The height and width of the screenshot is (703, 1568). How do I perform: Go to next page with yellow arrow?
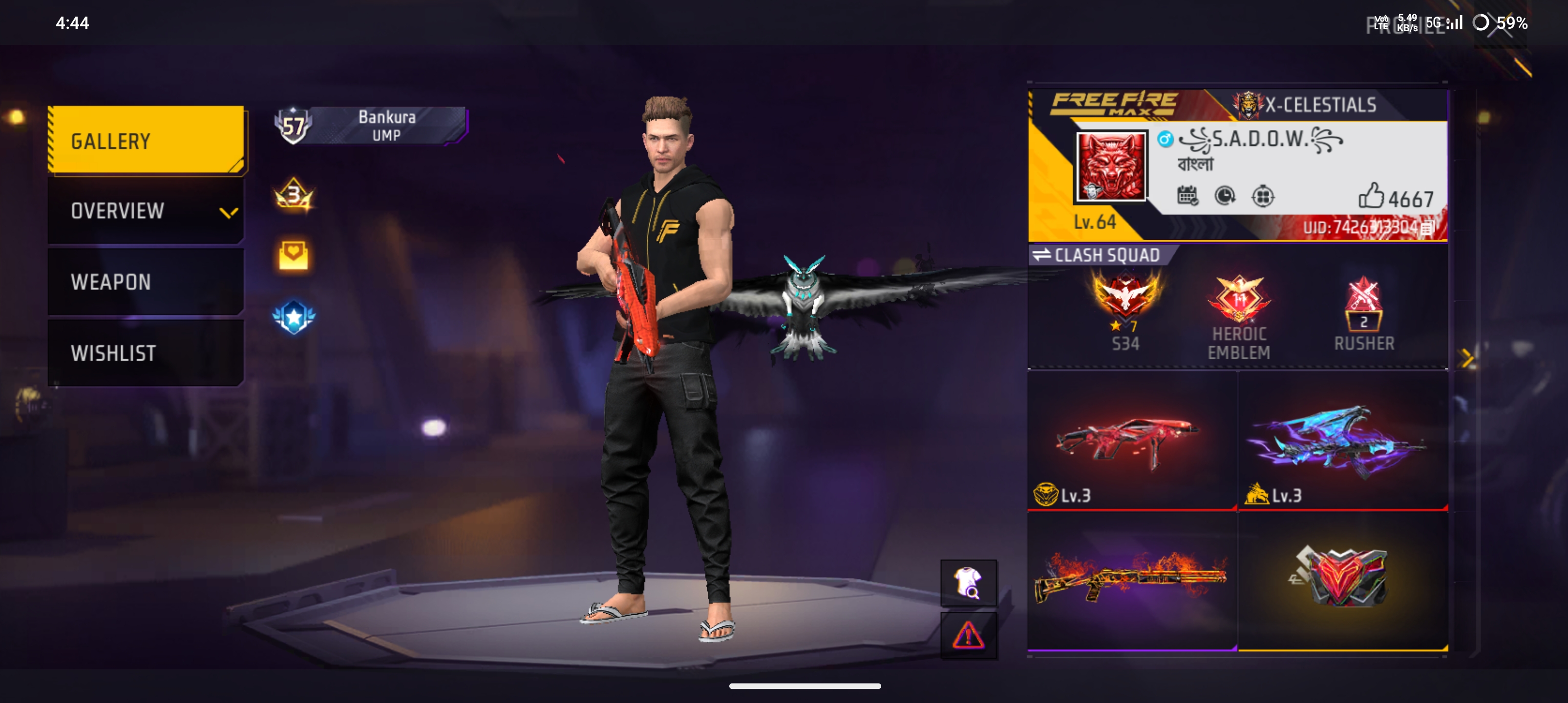(1467, 359)
